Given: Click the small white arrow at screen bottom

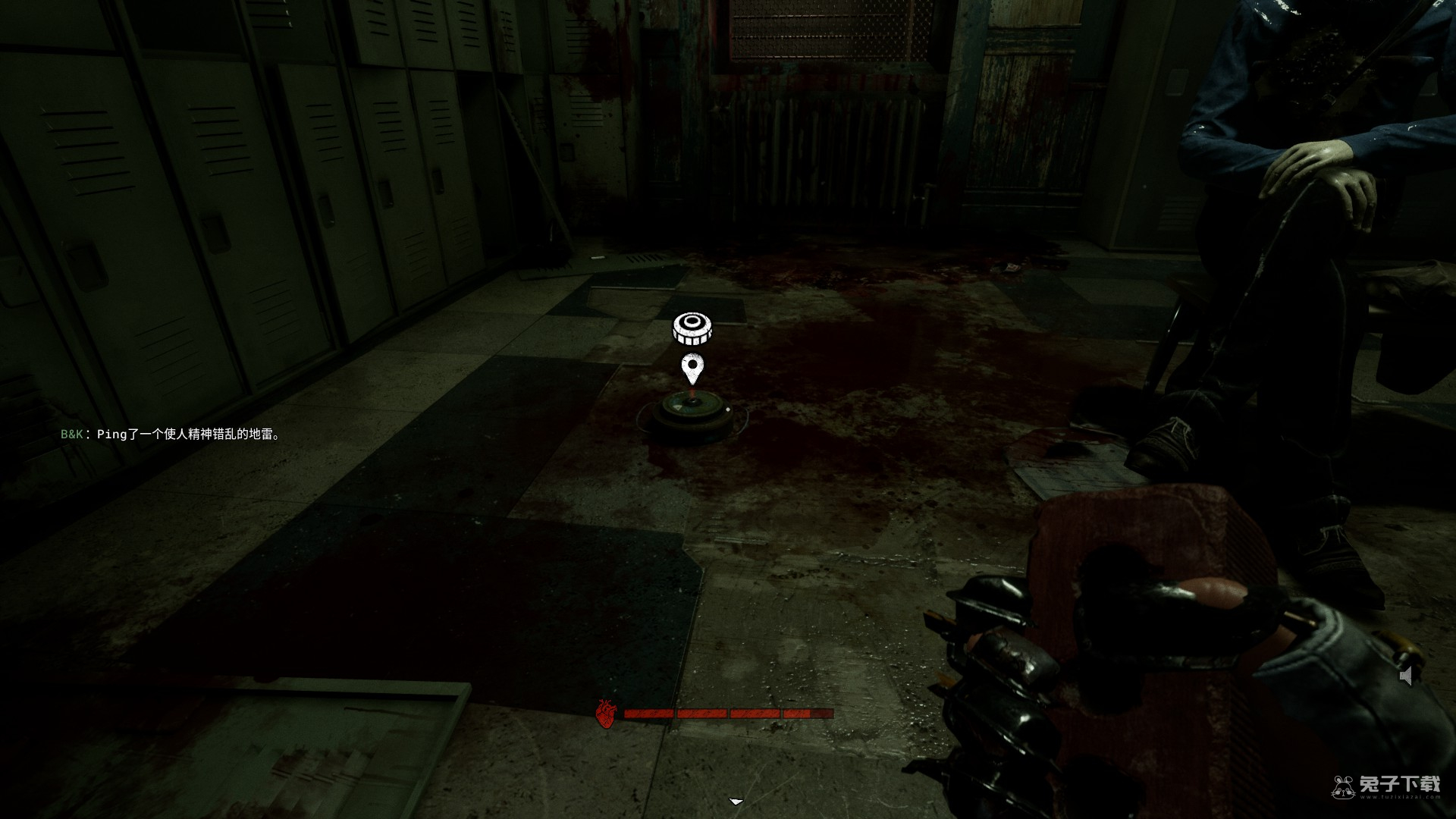Looking at the screenshot, I should click(x=736, y=801).
